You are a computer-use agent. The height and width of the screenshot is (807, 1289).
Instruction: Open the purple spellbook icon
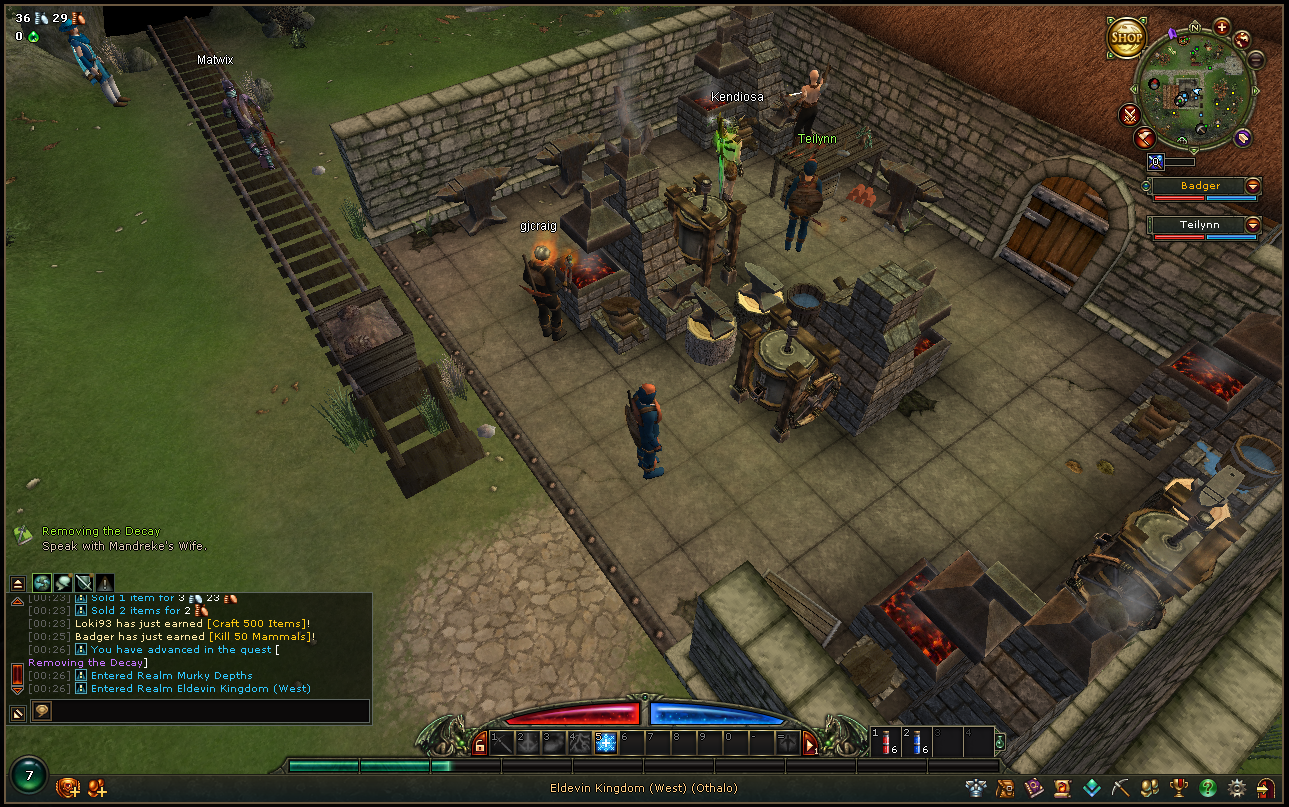pos(1034,788)
